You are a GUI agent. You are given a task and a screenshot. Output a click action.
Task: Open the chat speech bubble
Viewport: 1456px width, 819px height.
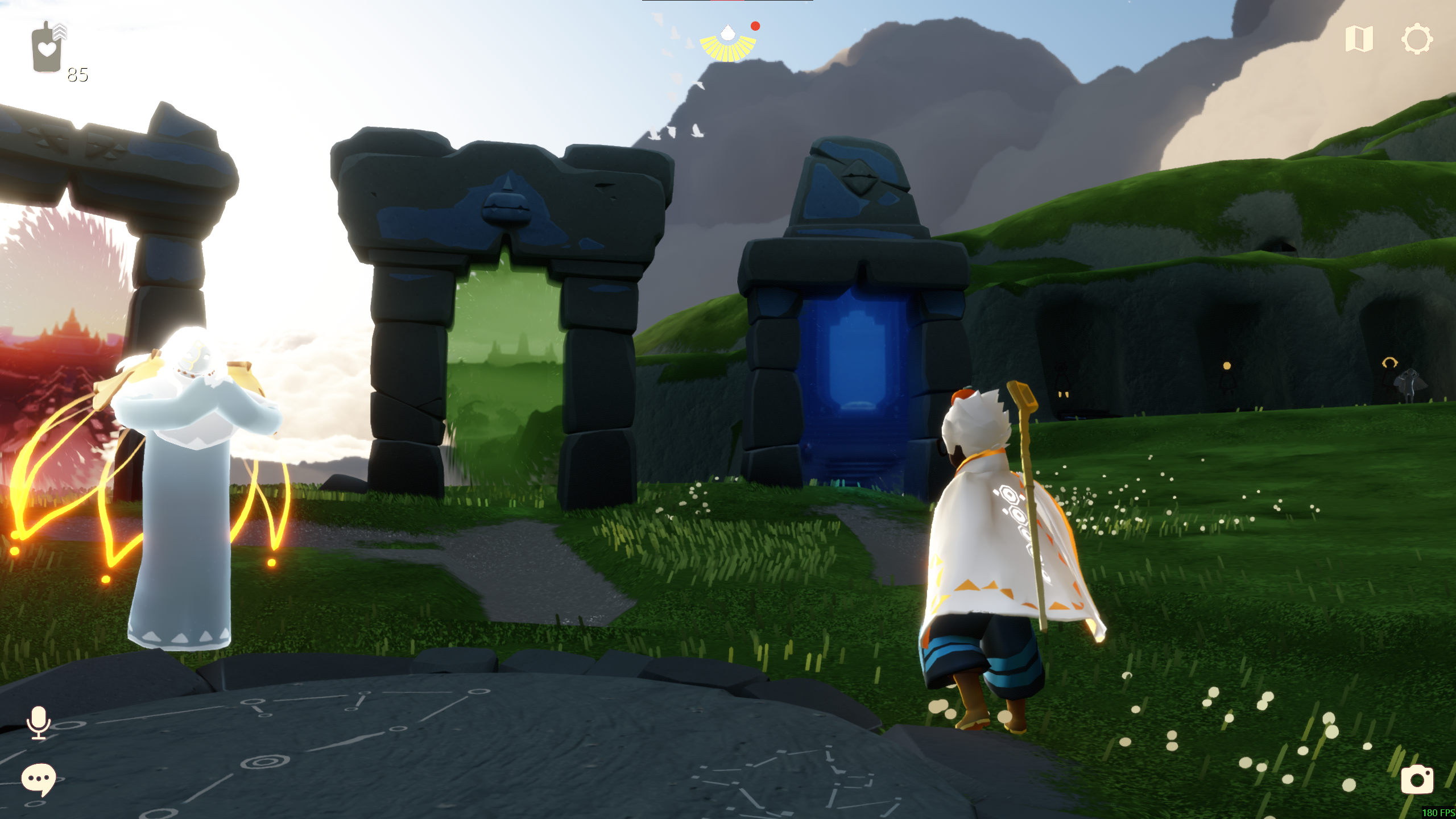[x=38, y=779]
